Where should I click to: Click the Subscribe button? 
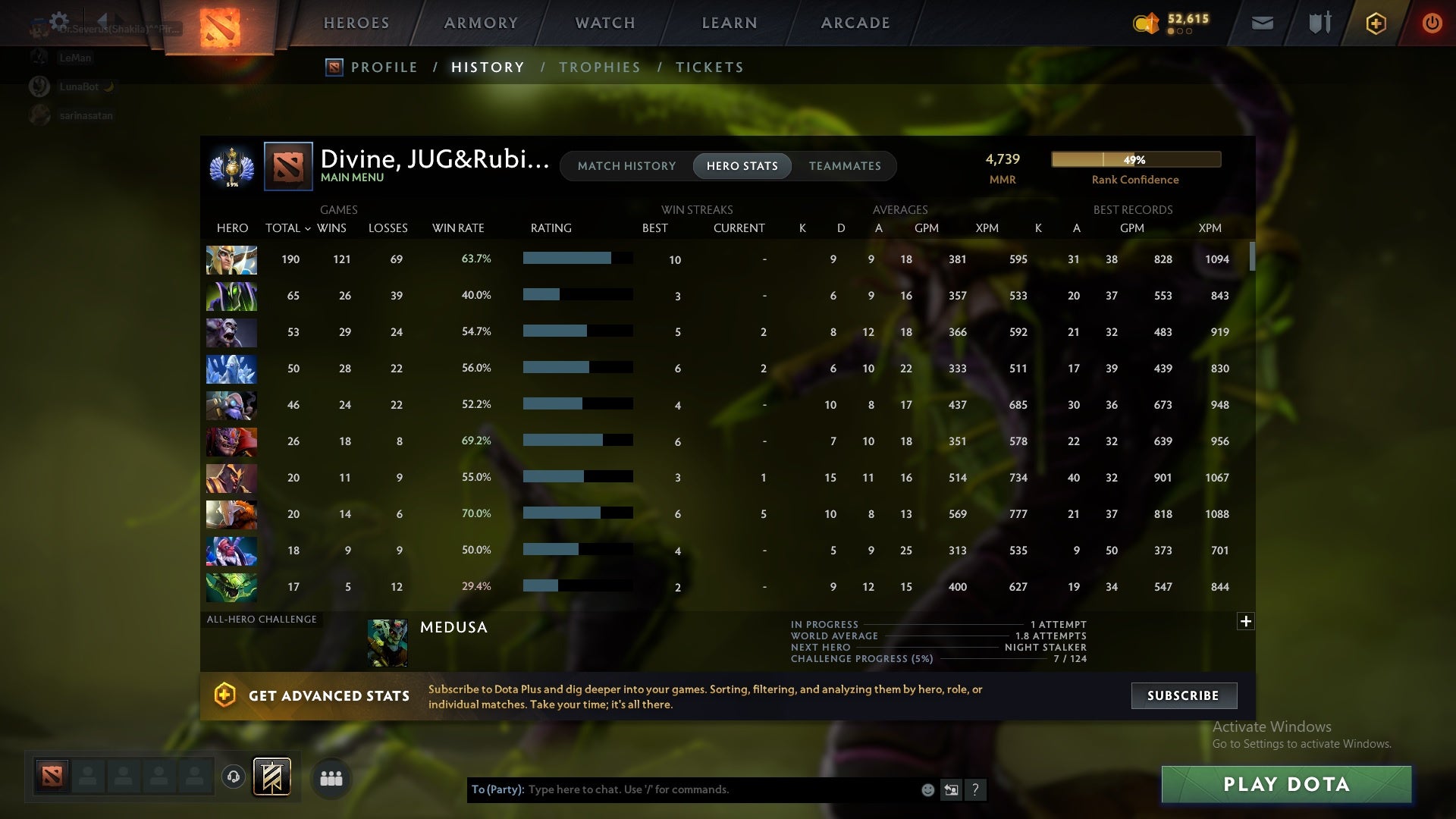(x=1183, y=695)
